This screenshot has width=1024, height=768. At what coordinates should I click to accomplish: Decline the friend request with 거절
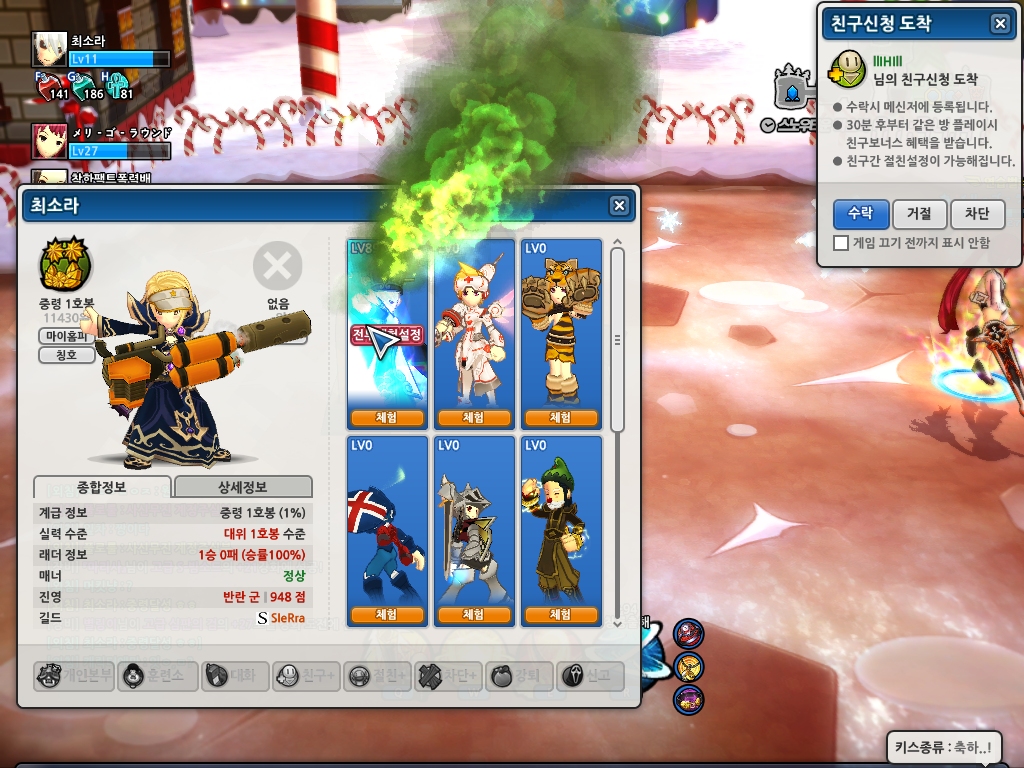click(x=919, y=214)
